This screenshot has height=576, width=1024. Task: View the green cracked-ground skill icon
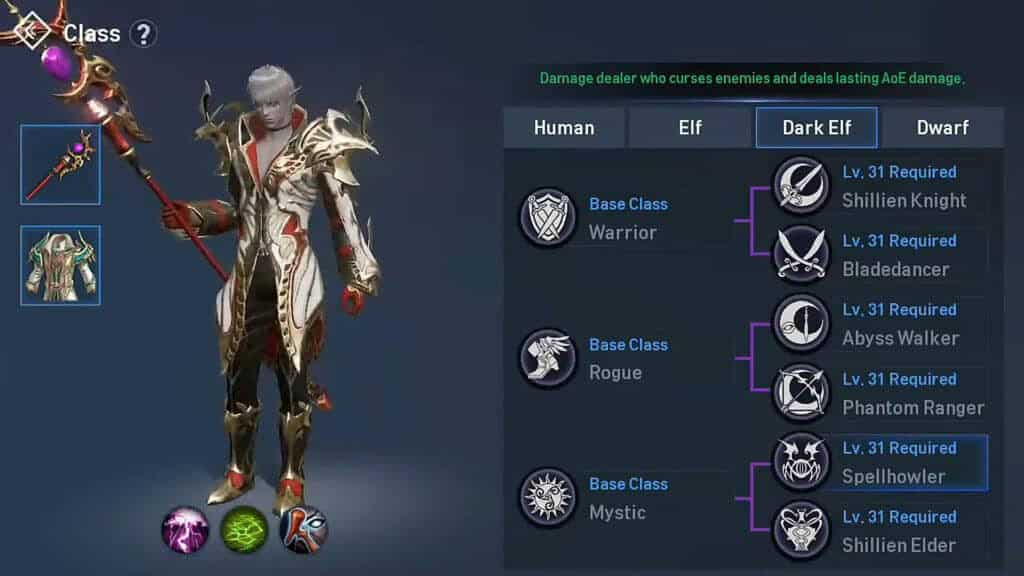tap(244, 530)
